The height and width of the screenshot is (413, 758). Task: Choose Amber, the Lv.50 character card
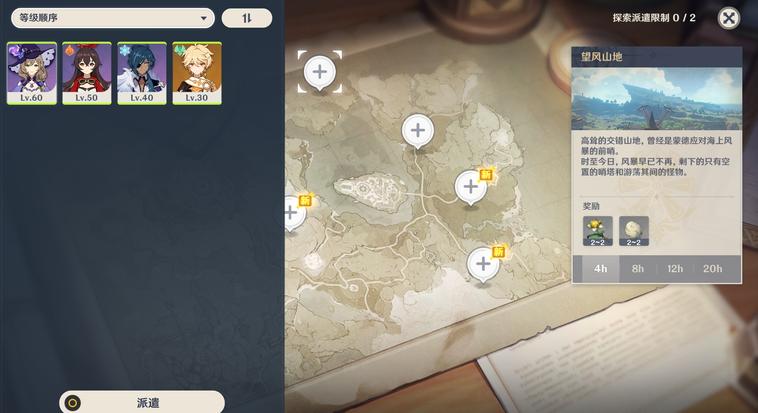click(x=87, y=73)
